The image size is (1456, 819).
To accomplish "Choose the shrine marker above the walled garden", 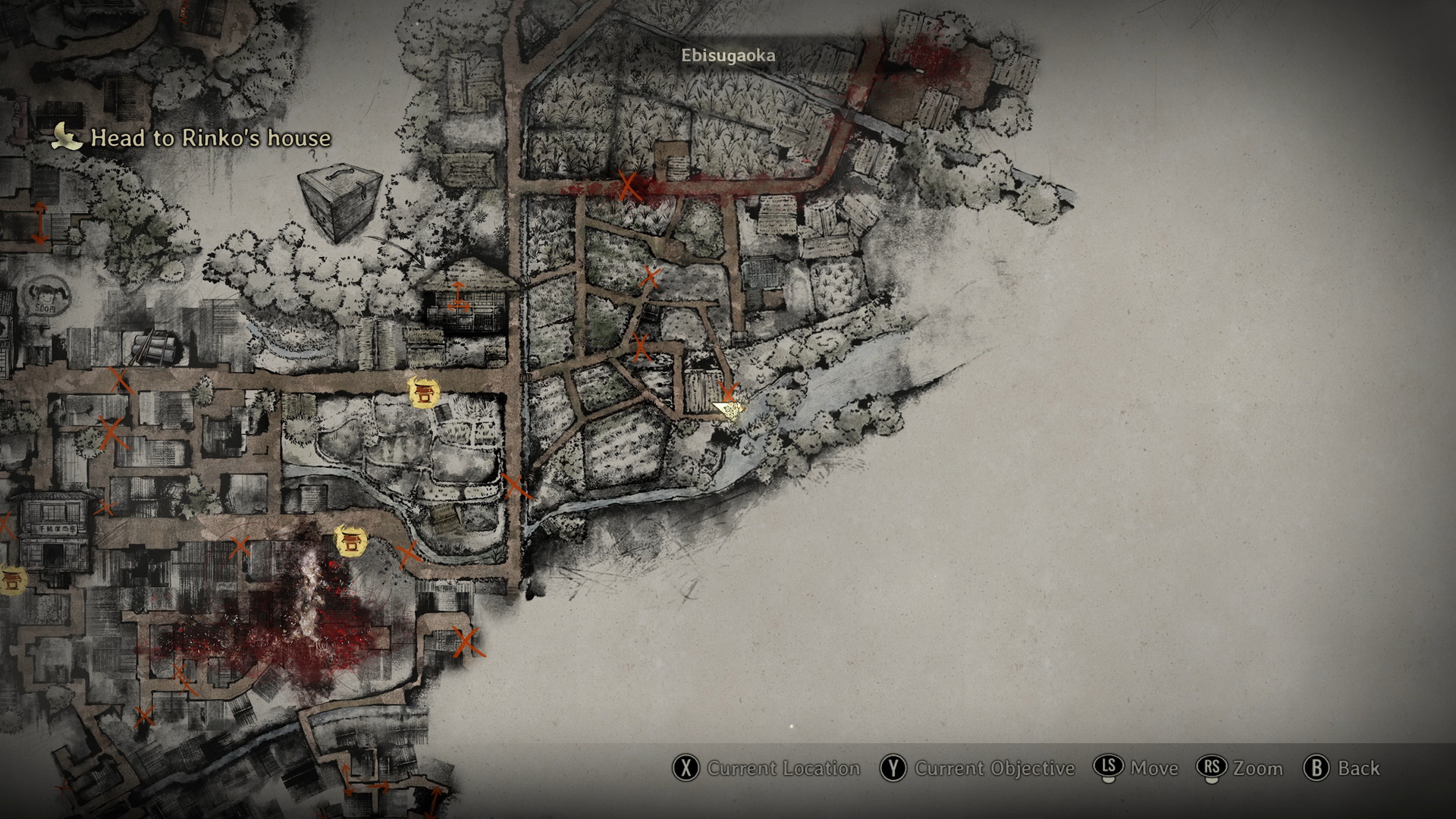I will click(423, 392).
